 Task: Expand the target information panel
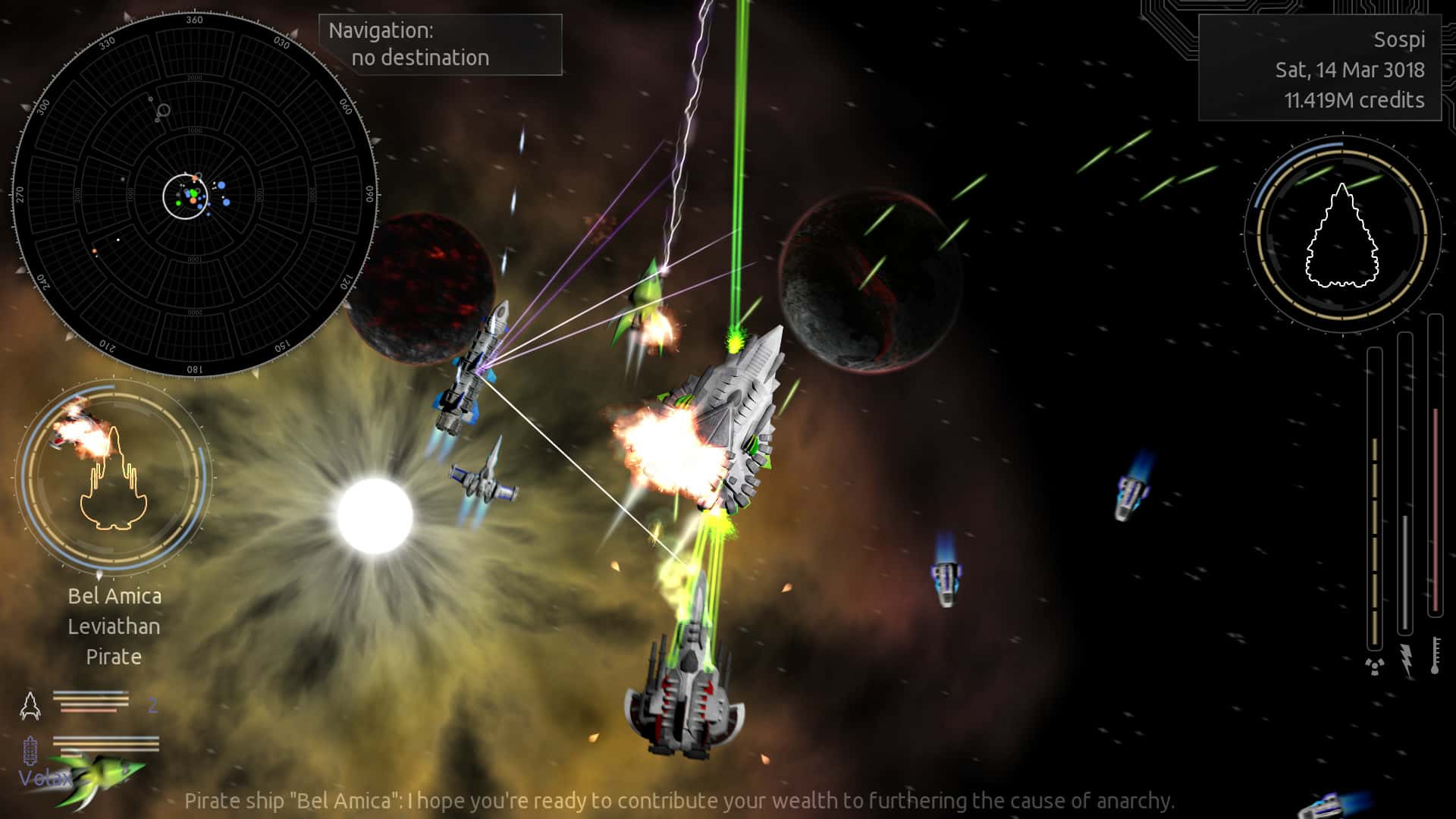(x=115, y=626)
